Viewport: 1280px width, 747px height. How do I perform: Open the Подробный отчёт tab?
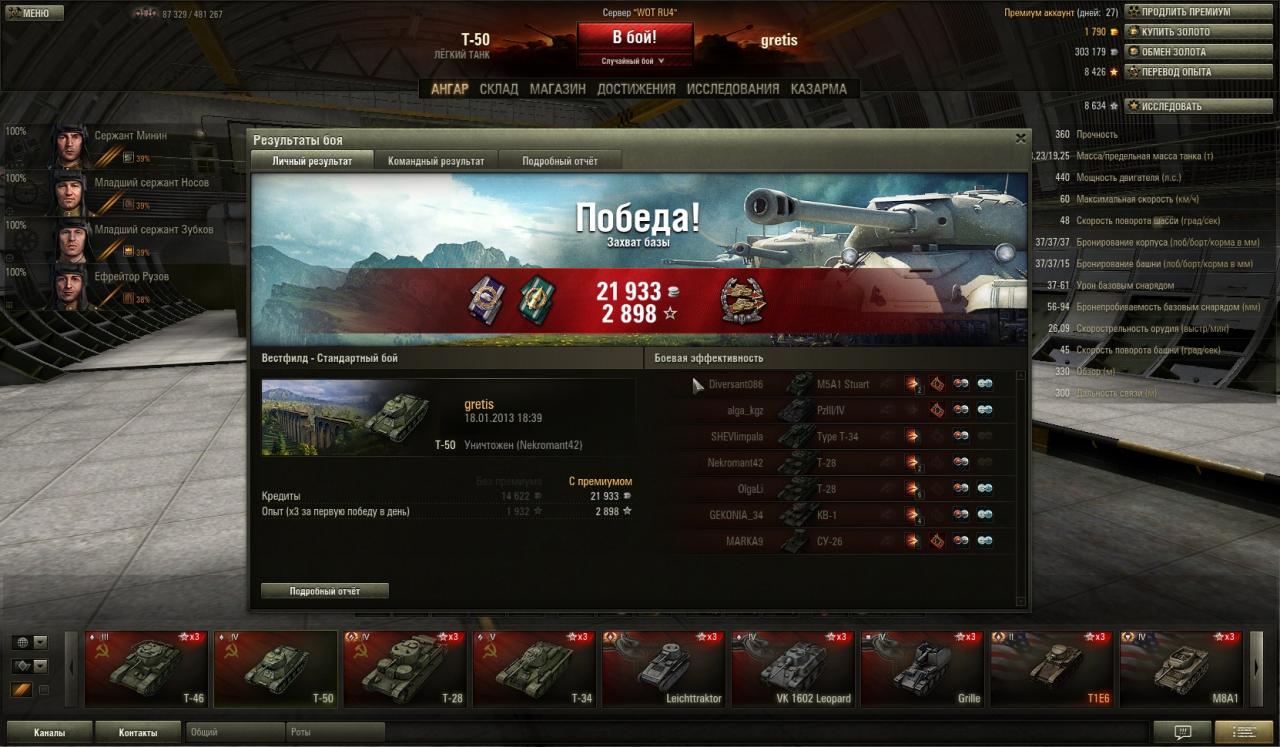click(559, 161)
